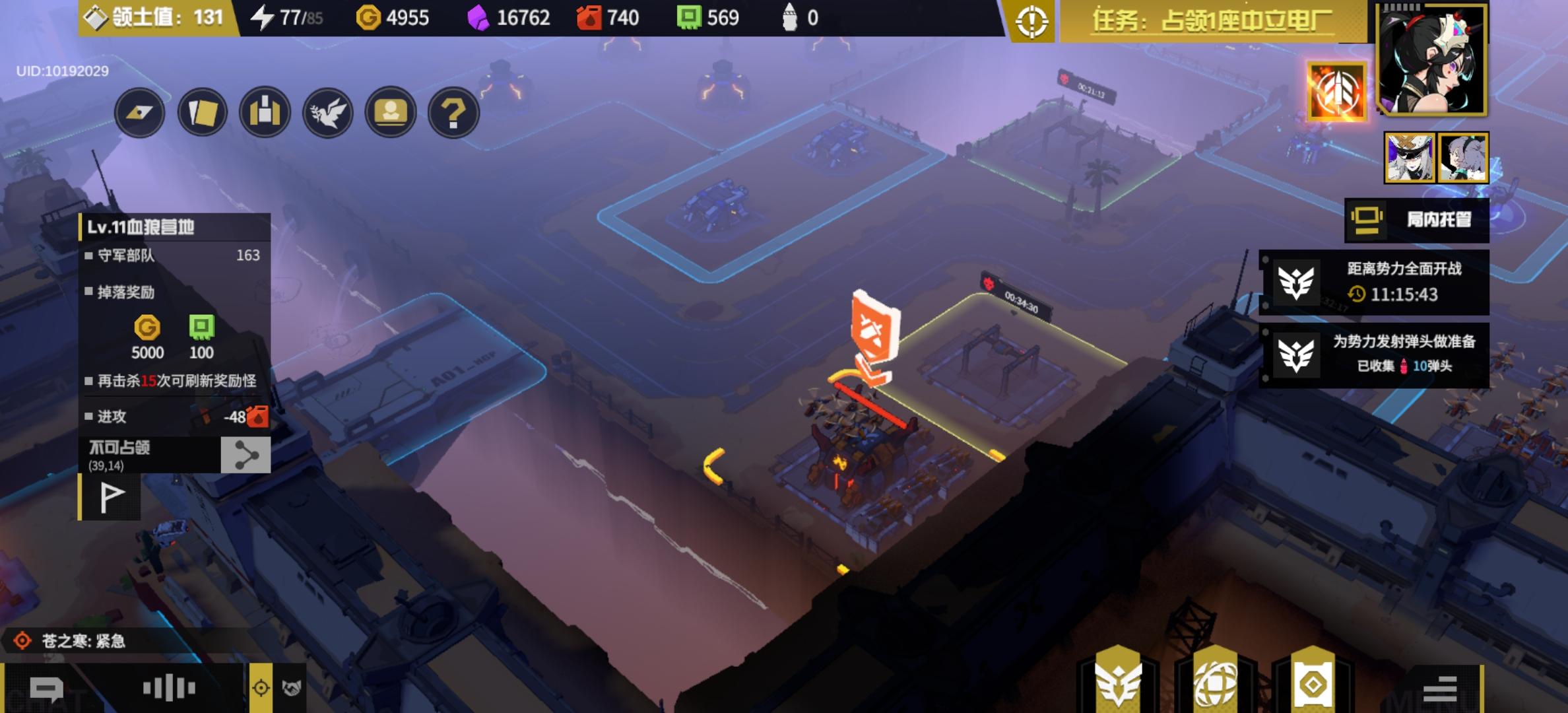
Task: Open the diplomacy dove icon
Action: (328, 112)
